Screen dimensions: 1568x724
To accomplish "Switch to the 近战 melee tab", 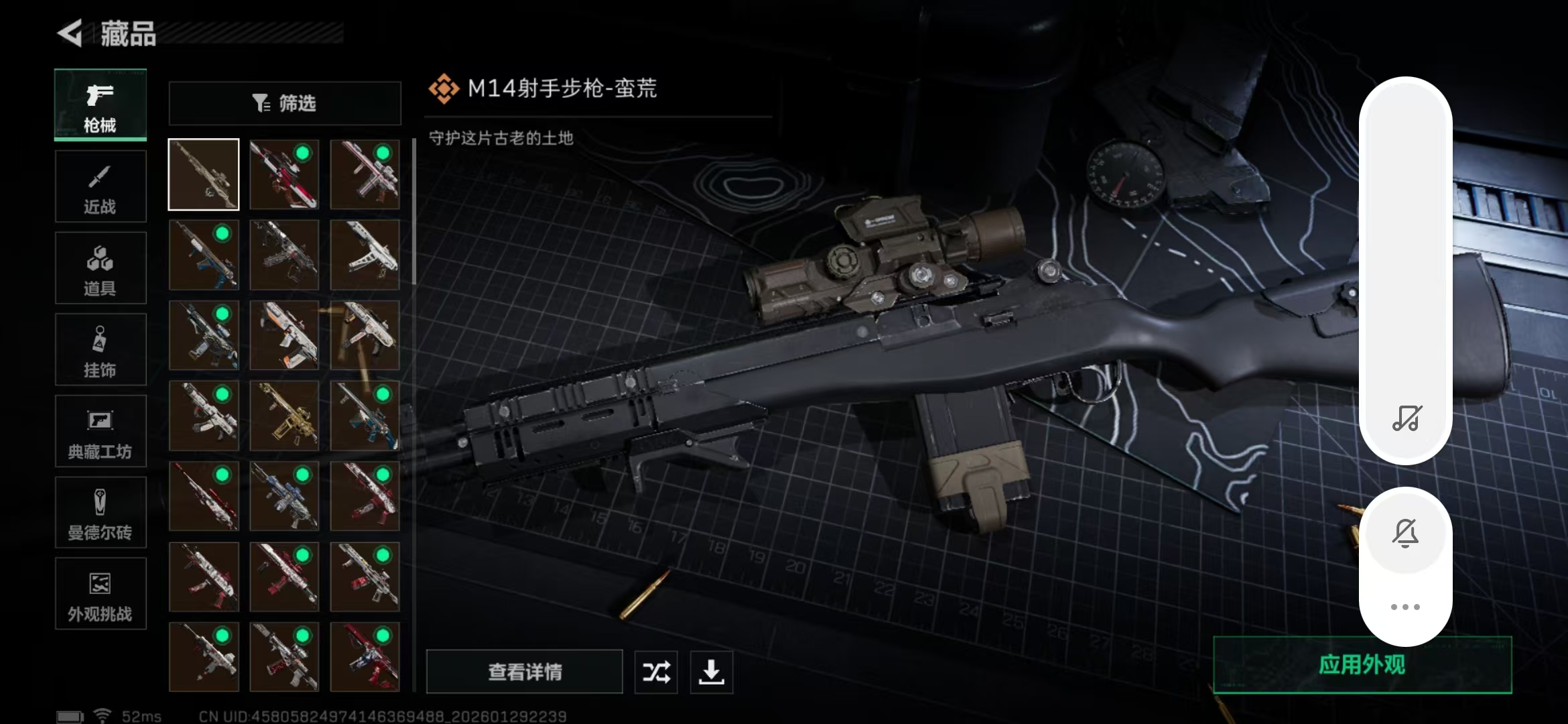I will click(x=101, y=186).
